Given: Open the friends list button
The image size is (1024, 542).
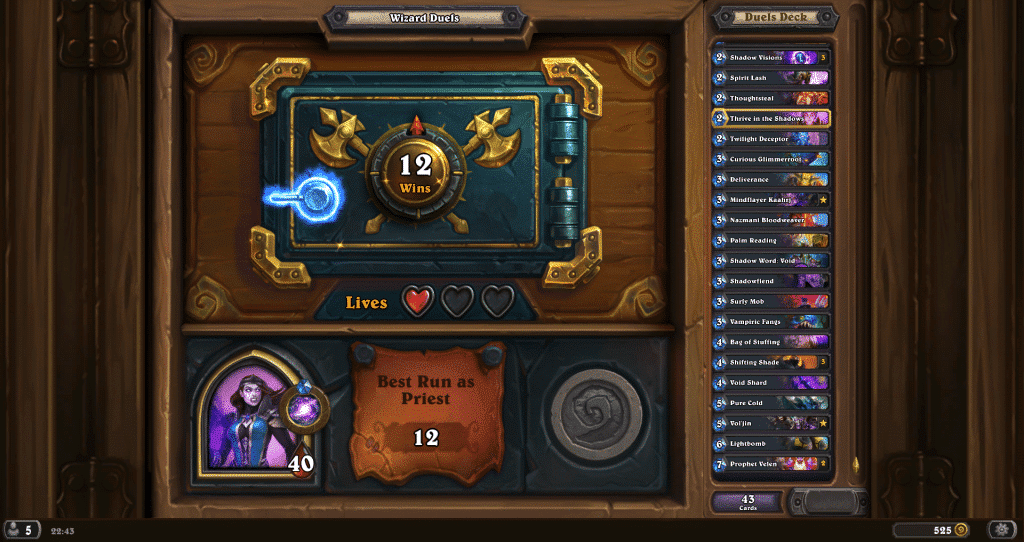Looking at the screenshot, I should point(21,529).
